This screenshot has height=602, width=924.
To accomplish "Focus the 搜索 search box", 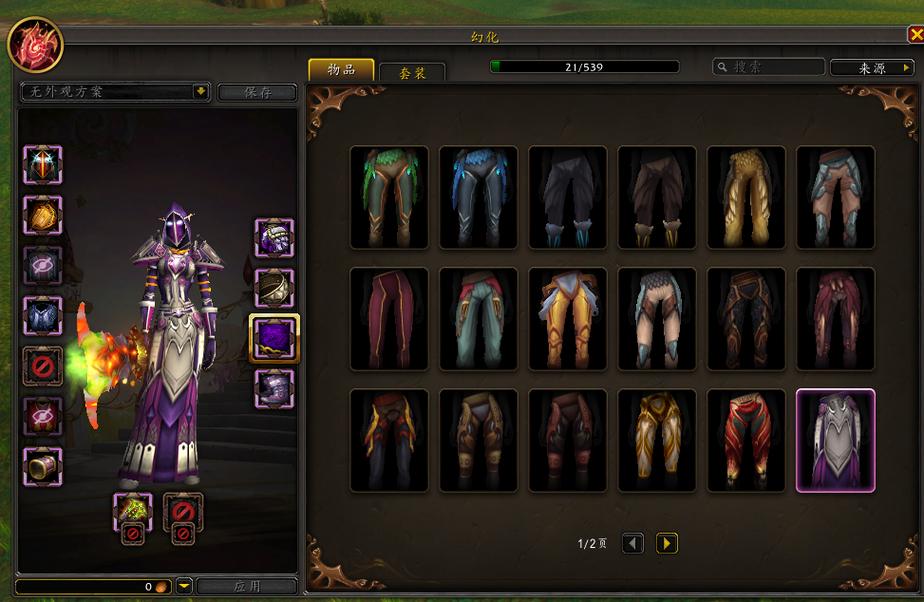I will pyautogui.click(x=768, y=67).
